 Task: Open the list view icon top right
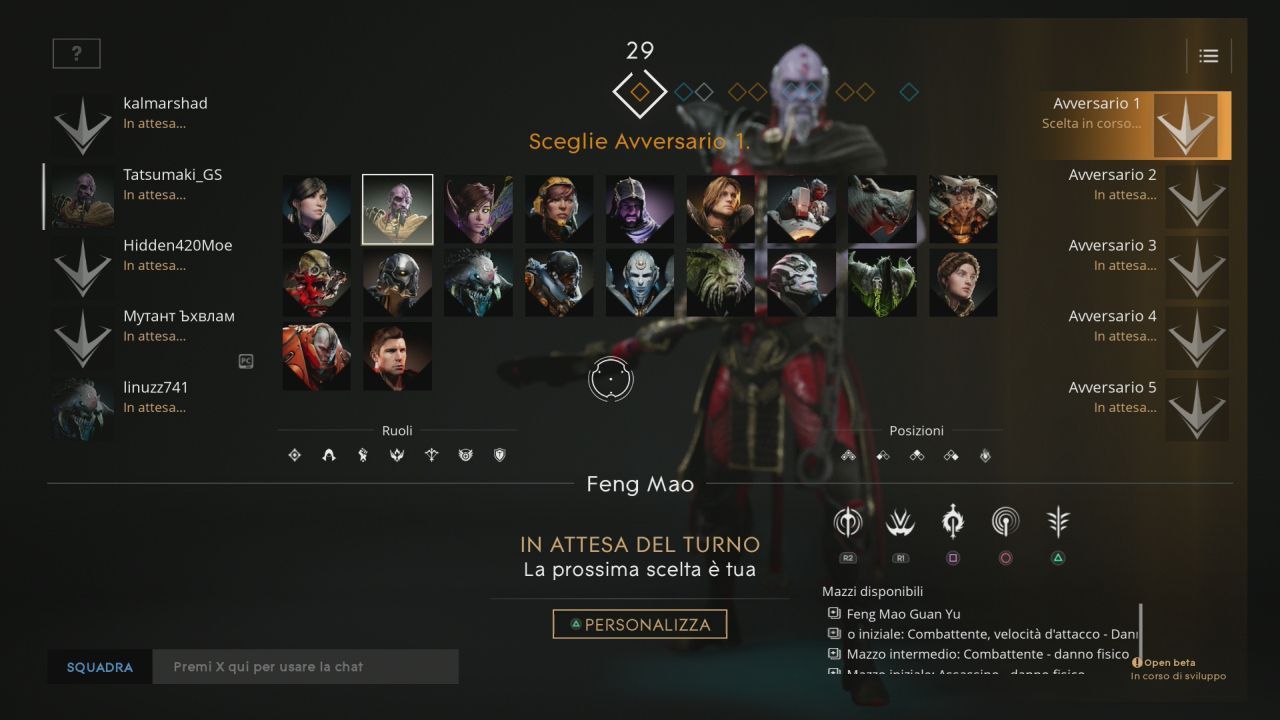click(1208, 56)
